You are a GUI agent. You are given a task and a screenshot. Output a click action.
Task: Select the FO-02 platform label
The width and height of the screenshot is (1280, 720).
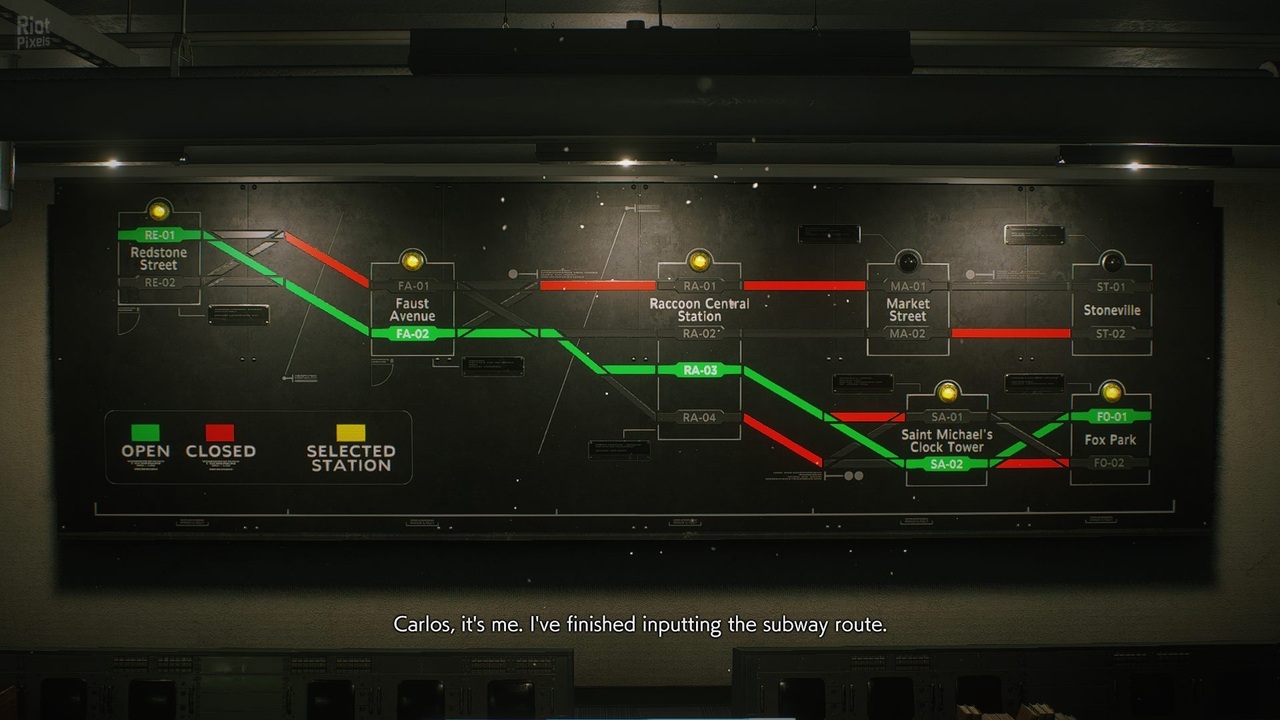pos(1110,463)
